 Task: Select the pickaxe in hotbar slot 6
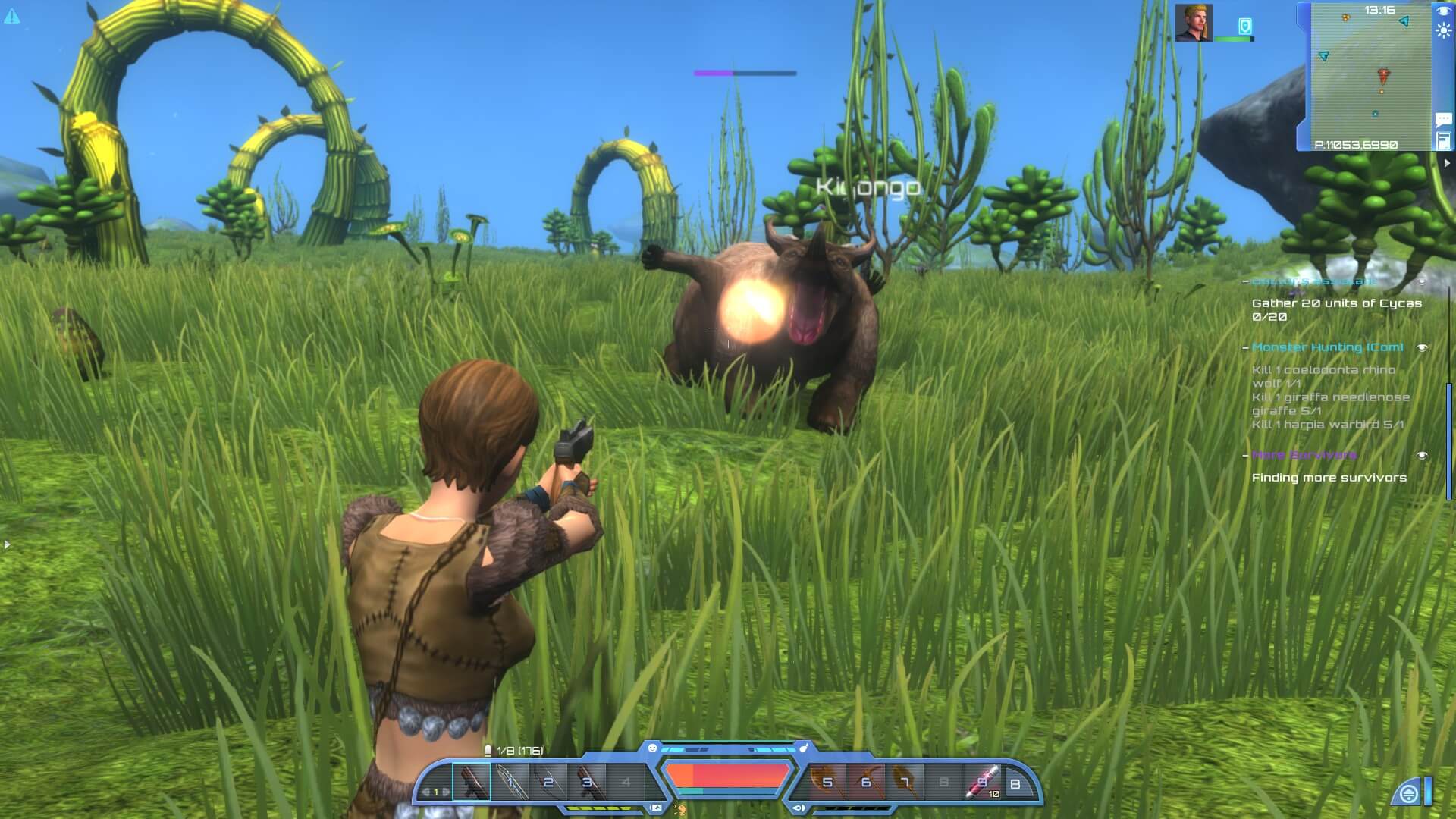(864, 781)
